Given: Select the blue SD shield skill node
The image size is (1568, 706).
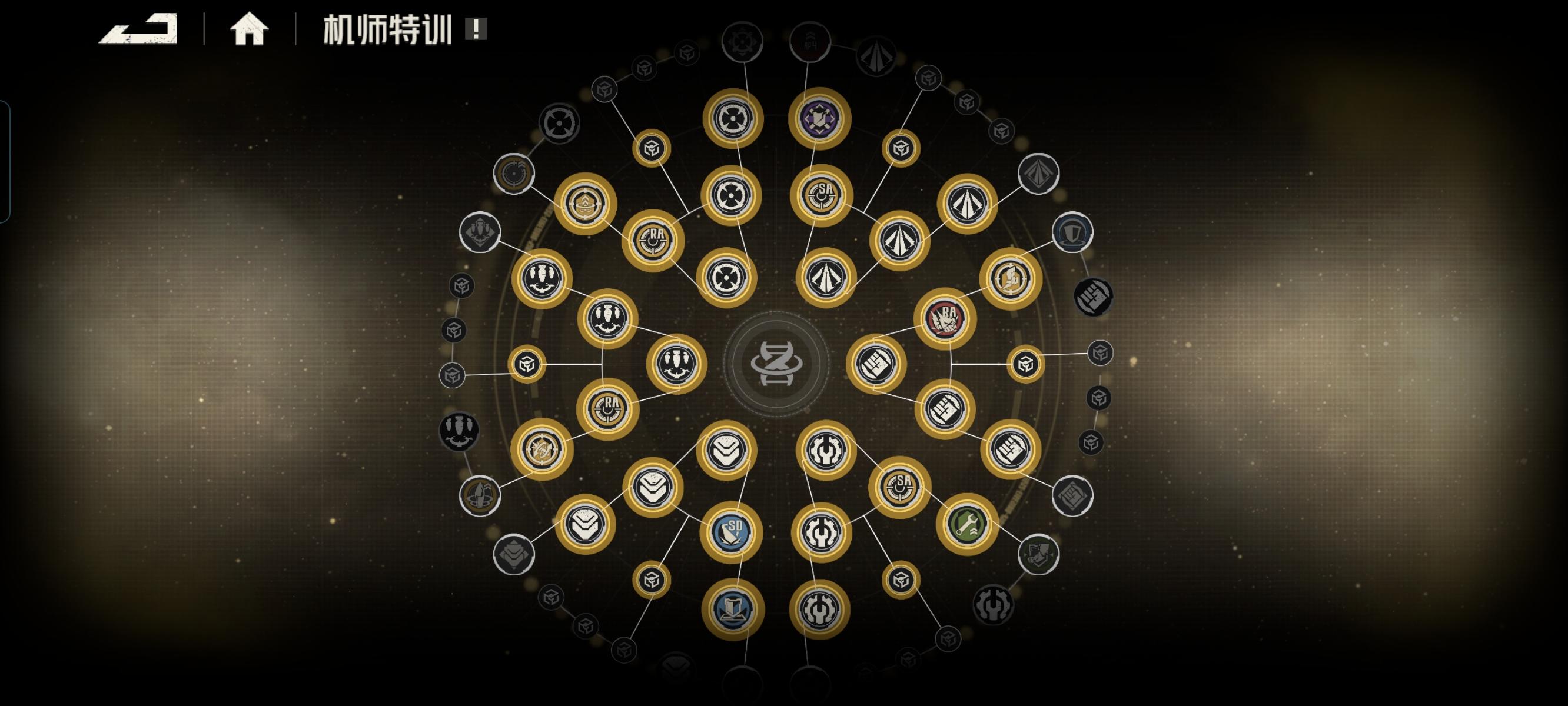Looking at the screenshot, I should [x=733, y=531].
